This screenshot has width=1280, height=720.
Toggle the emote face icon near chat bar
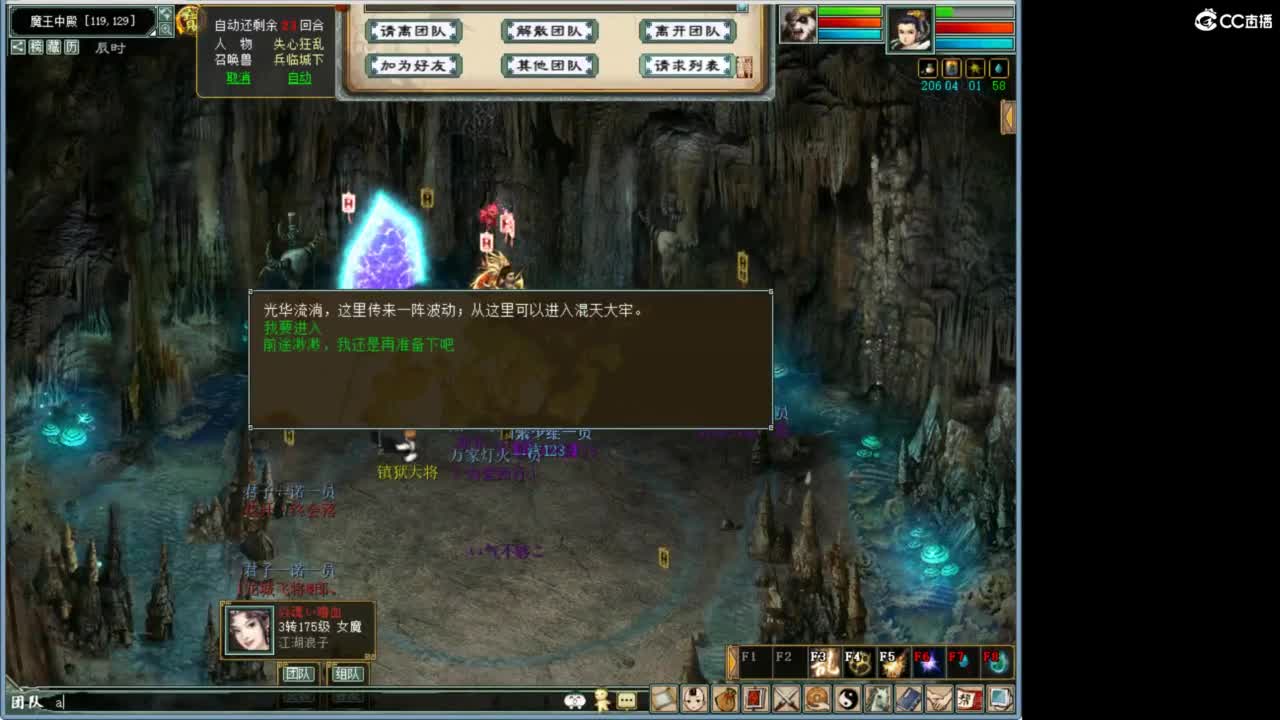575,701
